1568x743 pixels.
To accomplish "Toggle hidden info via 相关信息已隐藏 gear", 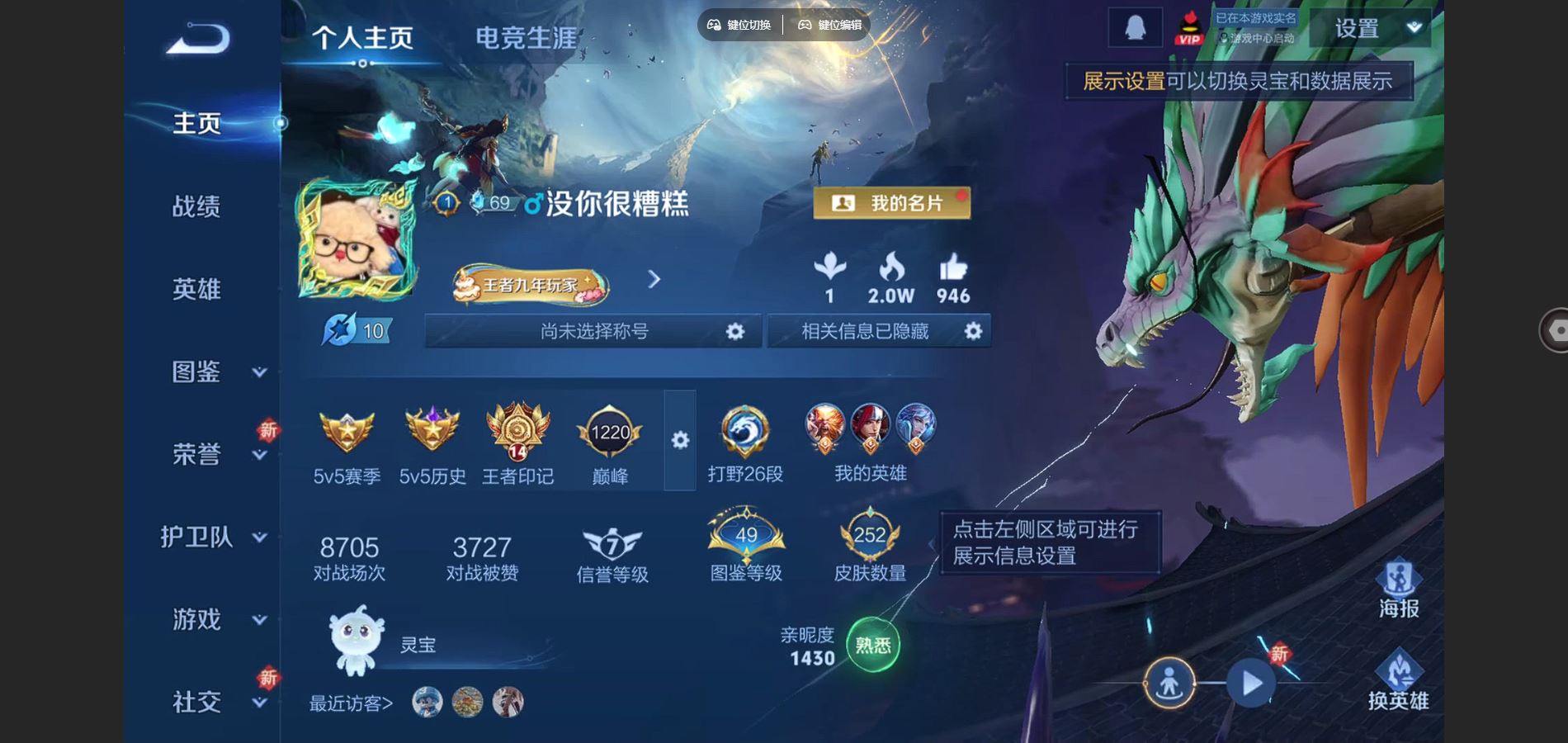I will point(973,330).
